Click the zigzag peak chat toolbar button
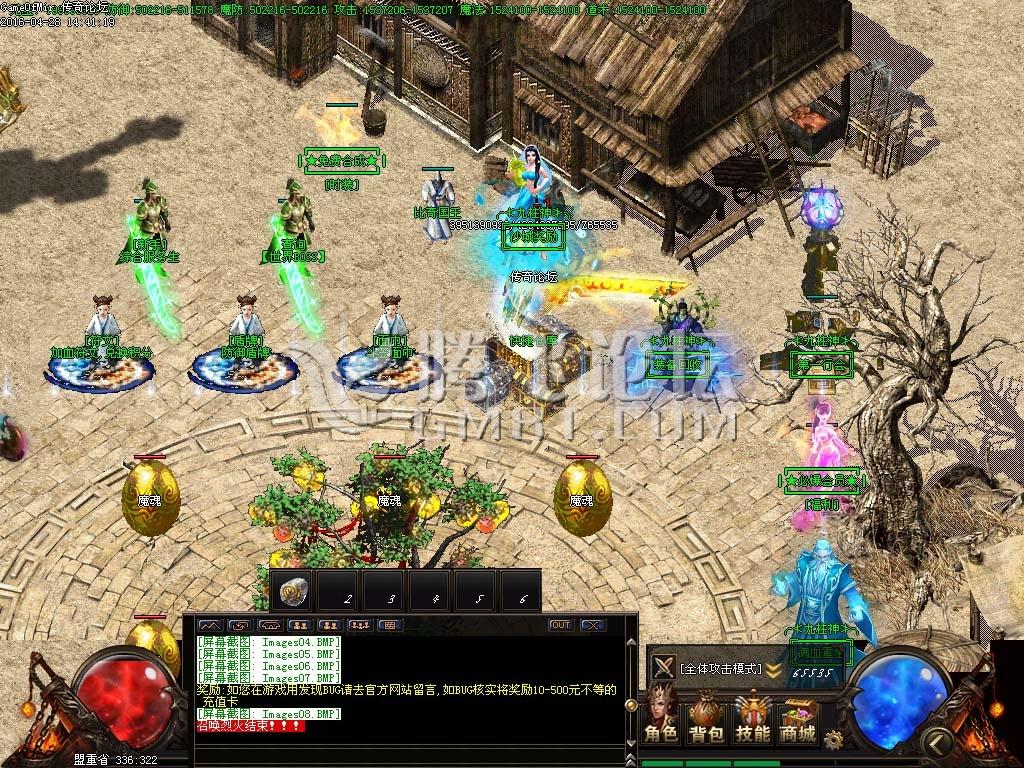 [209, 625]
